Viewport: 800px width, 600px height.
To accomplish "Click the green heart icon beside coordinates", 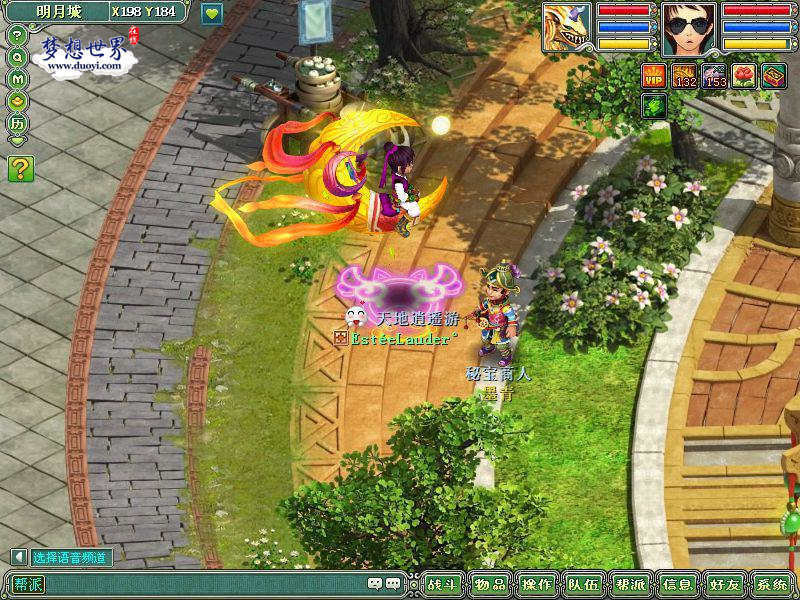I will [212, 13].
